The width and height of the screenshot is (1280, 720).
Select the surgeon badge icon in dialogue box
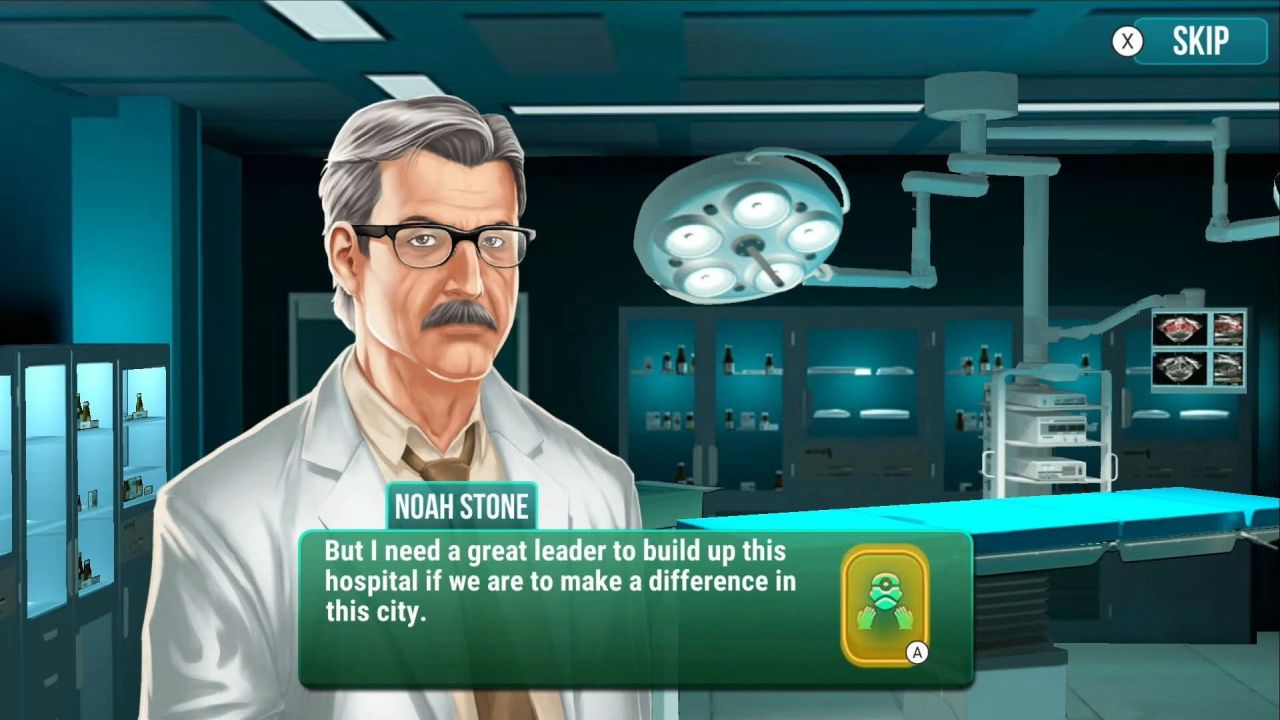point(884,602)
